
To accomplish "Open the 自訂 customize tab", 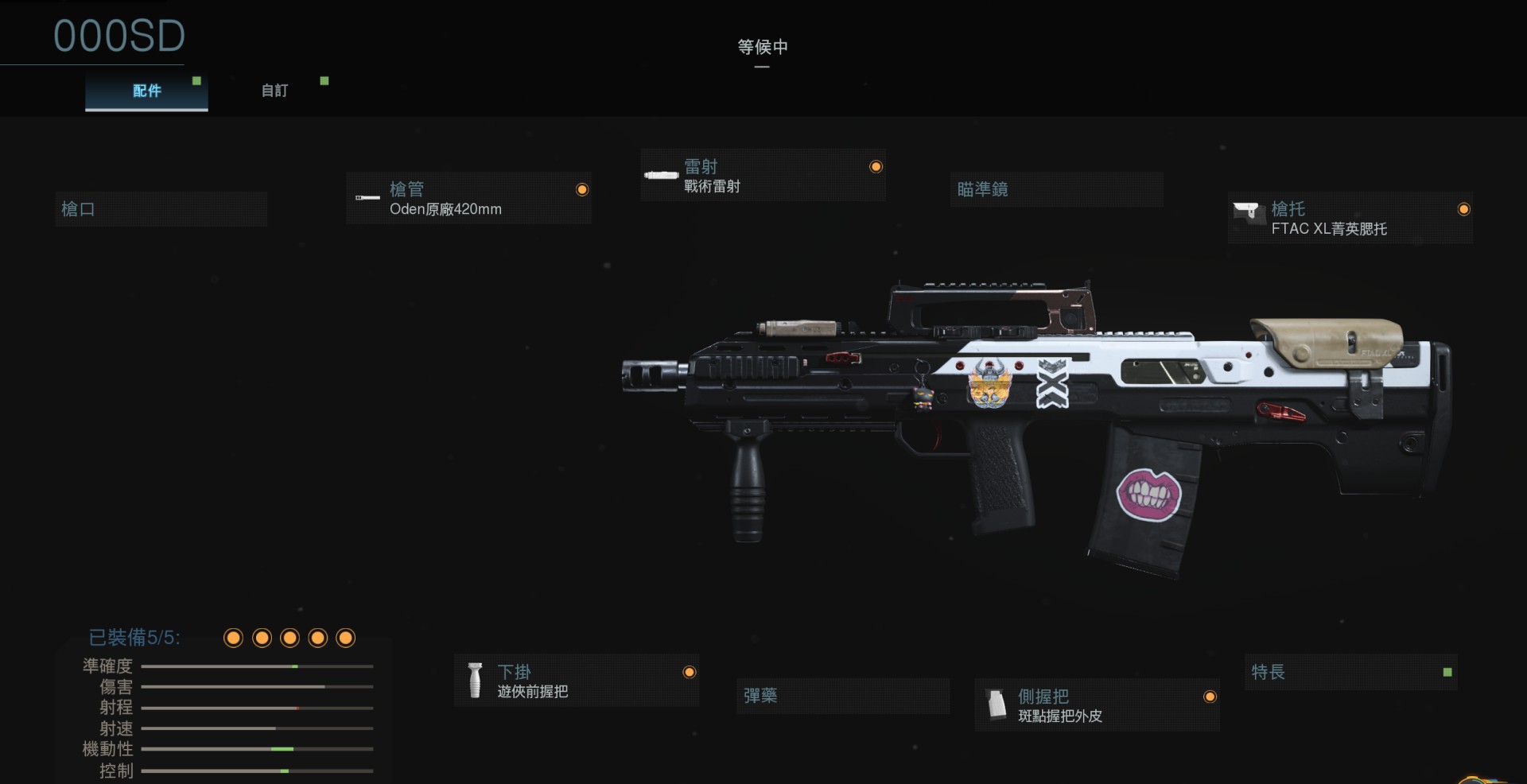I will (275, 91).
